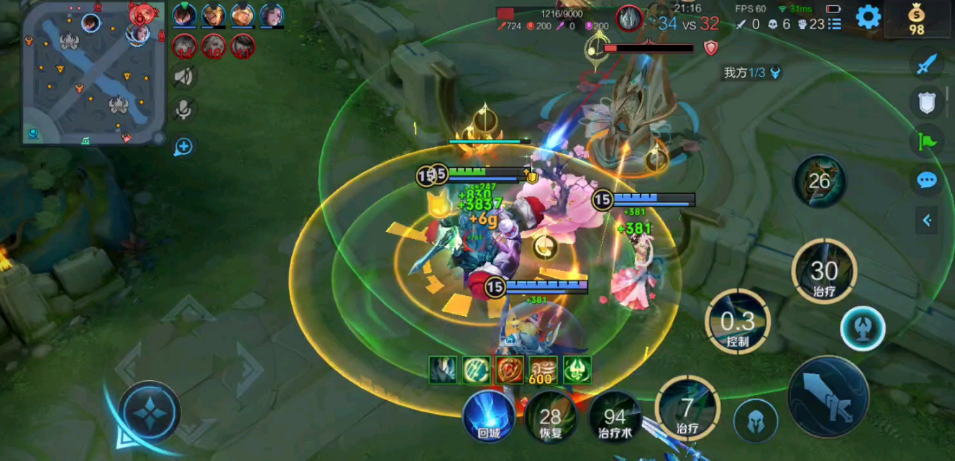Activate the 恢复 recovery skill
Image resolution: width=955 pixels, height=461 pixels.
[551, 416]
